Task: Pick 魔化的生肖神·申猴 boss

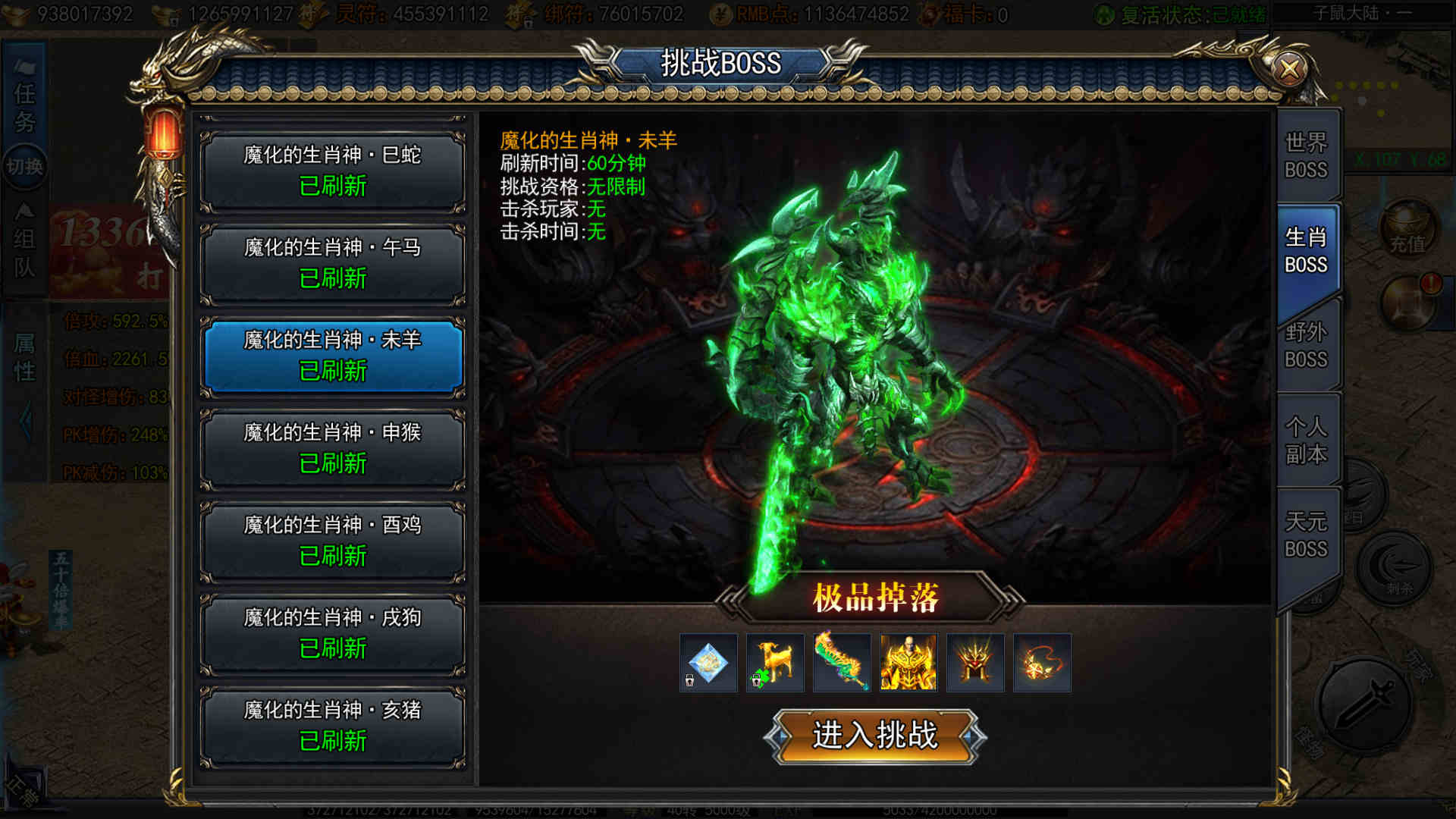Action: [x=332, y=449]
